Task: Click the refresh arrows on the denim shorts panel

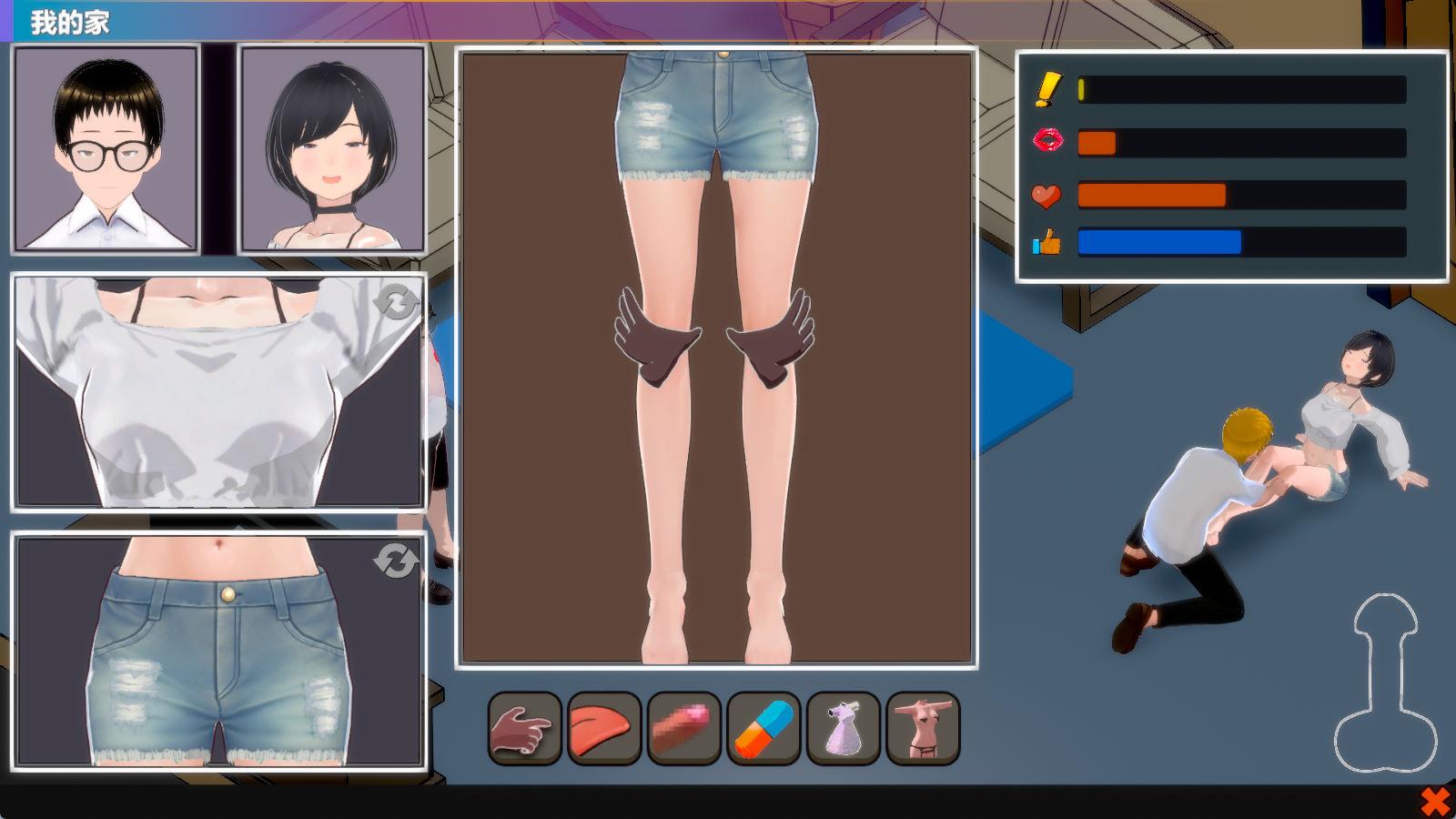Action: pyautogui.click(x=397, y=561)
